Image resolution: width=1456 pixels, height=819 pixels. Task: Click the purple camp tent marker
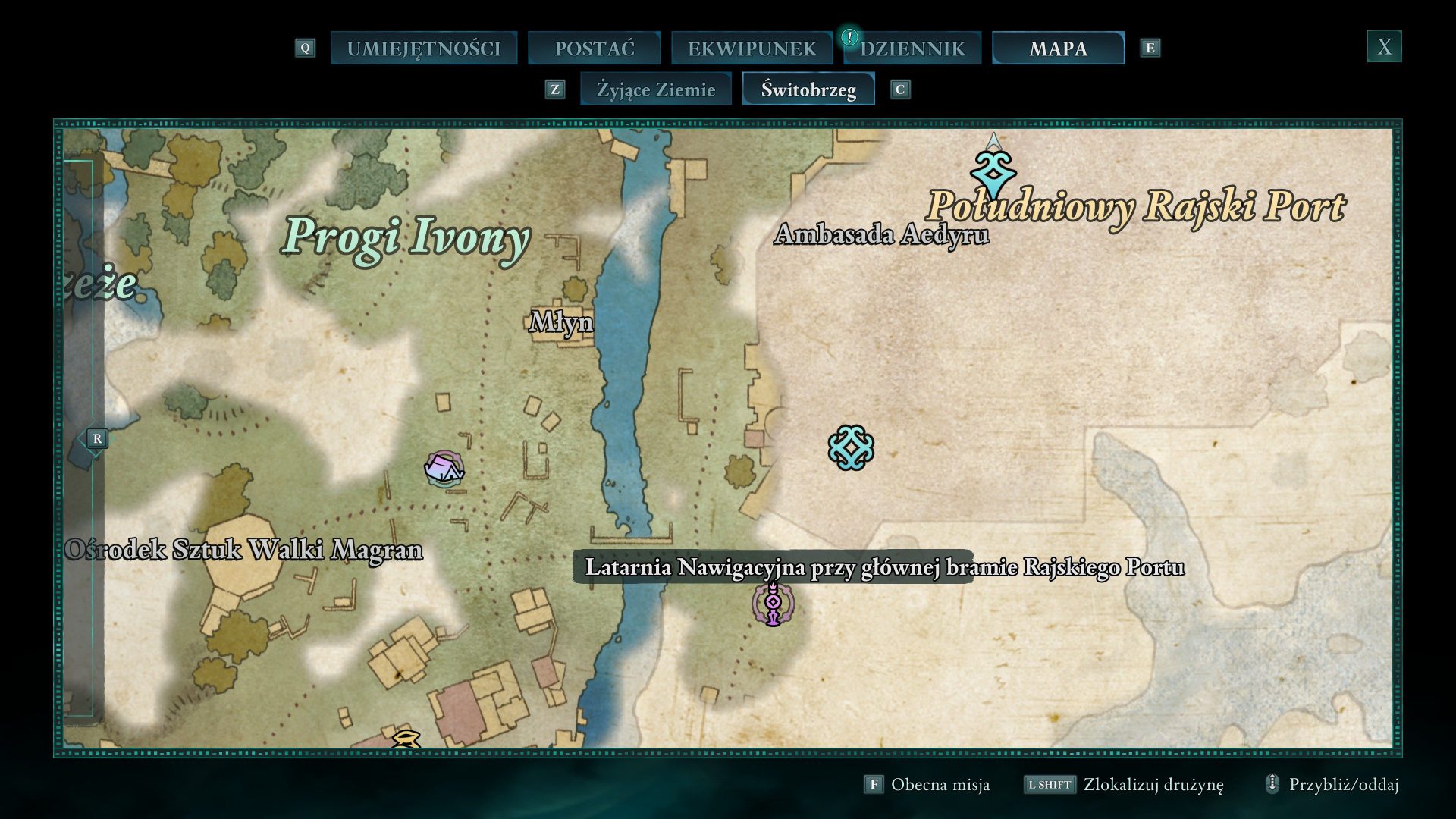point(444,469)
